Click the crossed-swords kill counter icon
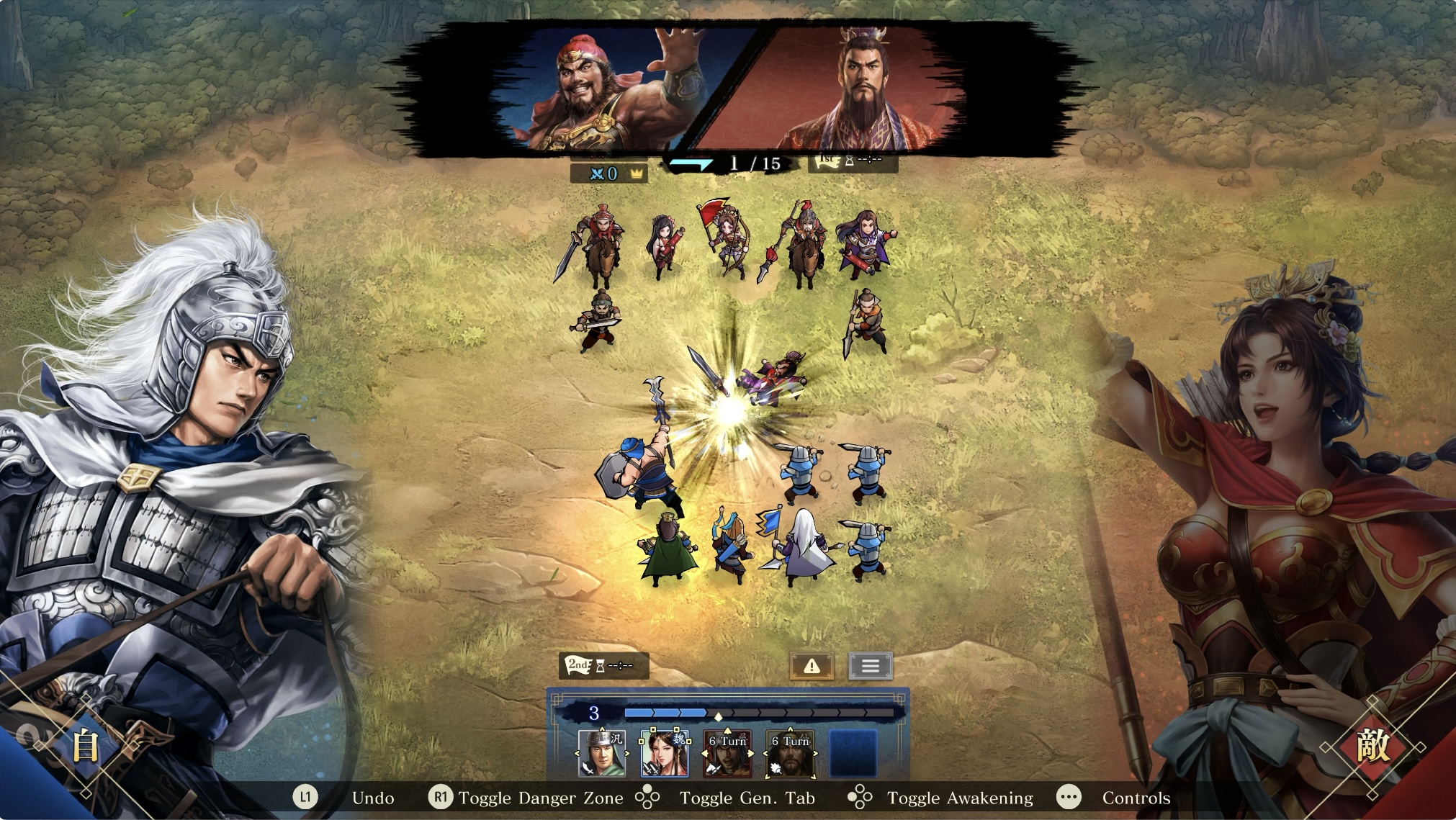Image resolution: width=1456 pixels, height=820 pixels. point(598,173)
